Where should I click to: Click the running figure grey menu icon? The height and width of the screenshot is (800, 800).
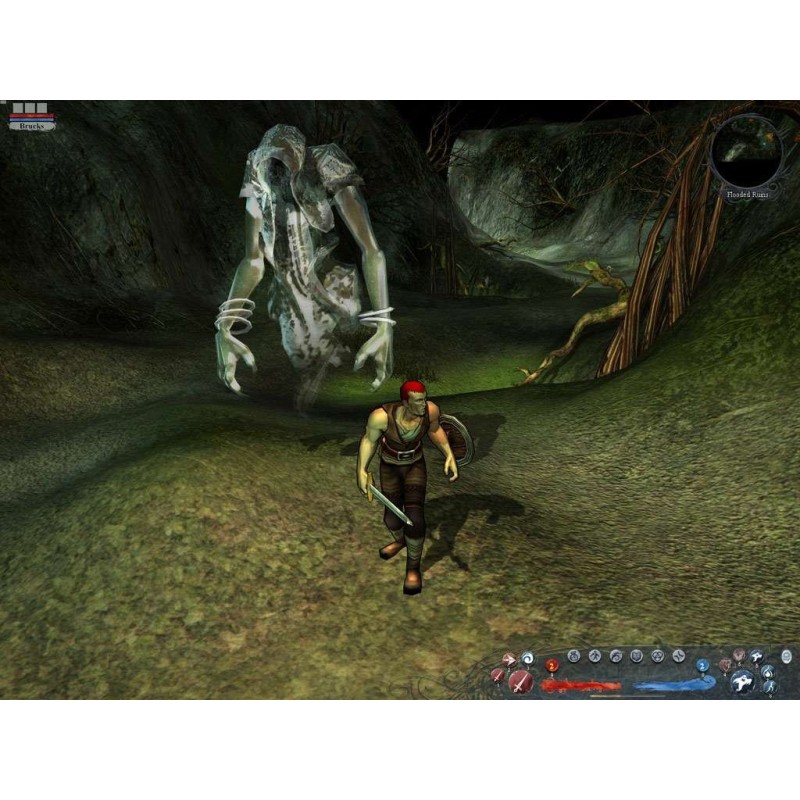point(594,656)
